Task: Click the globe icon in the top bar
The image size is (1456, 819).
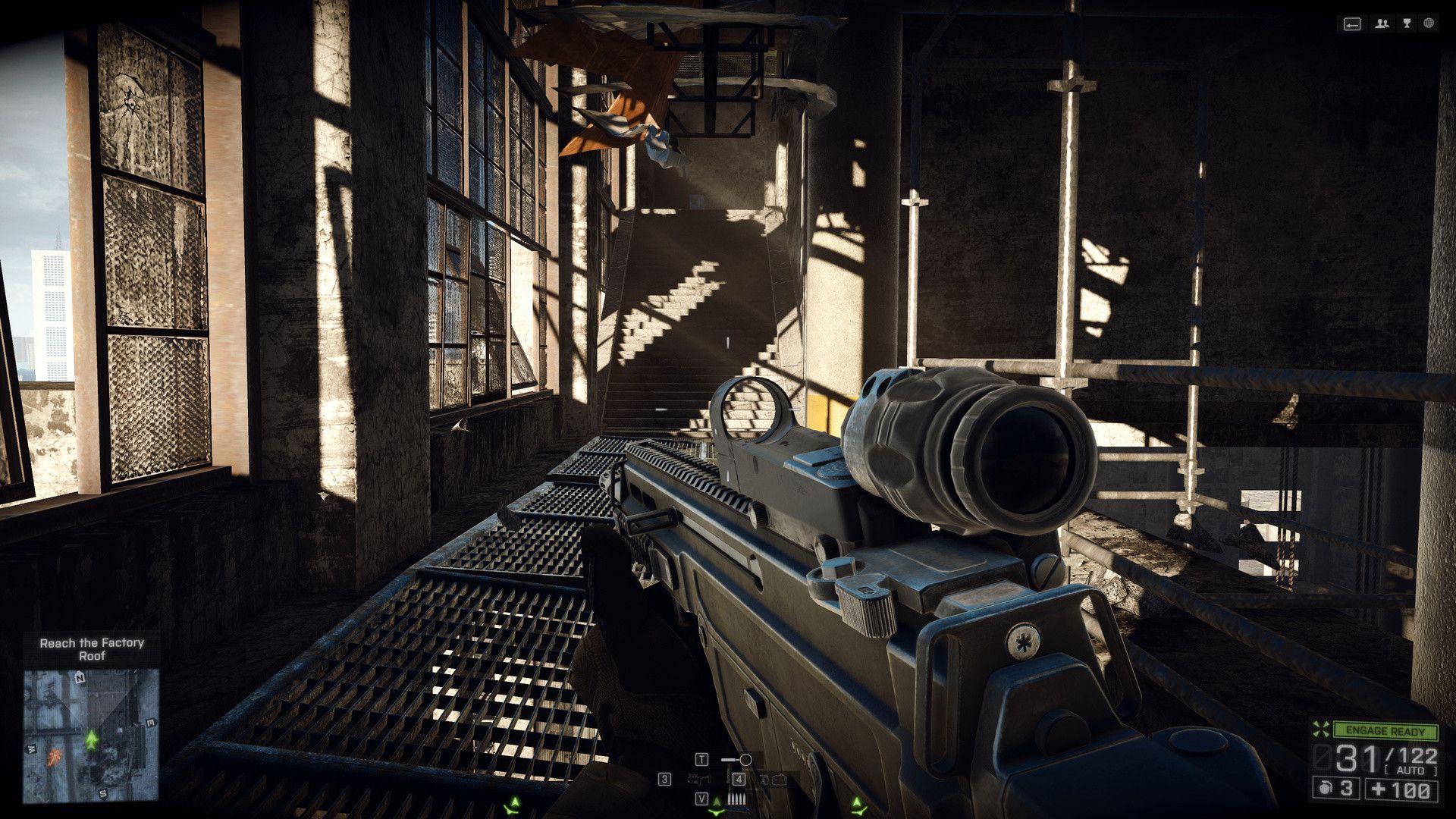Action: point(1429,24)
